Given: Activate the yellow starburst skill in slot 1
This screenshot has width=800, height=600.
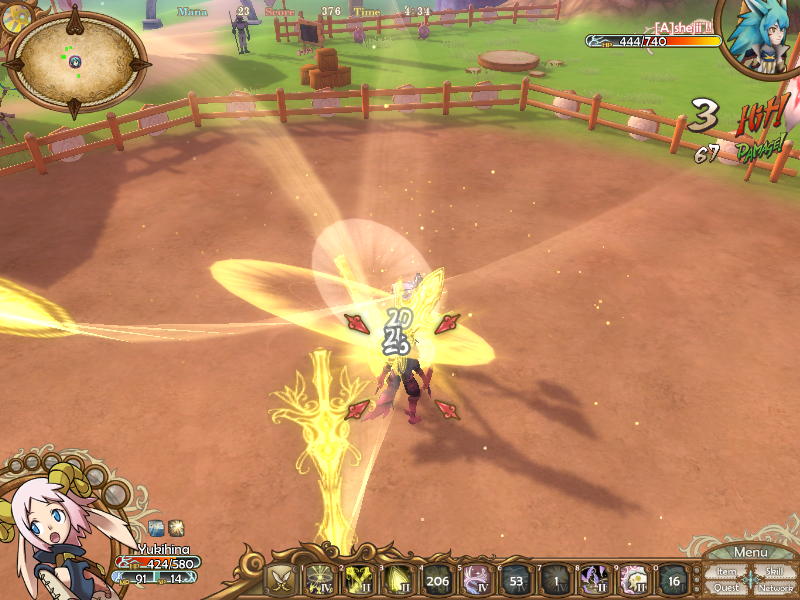Looking at the screenshot, I should [321, 579].
